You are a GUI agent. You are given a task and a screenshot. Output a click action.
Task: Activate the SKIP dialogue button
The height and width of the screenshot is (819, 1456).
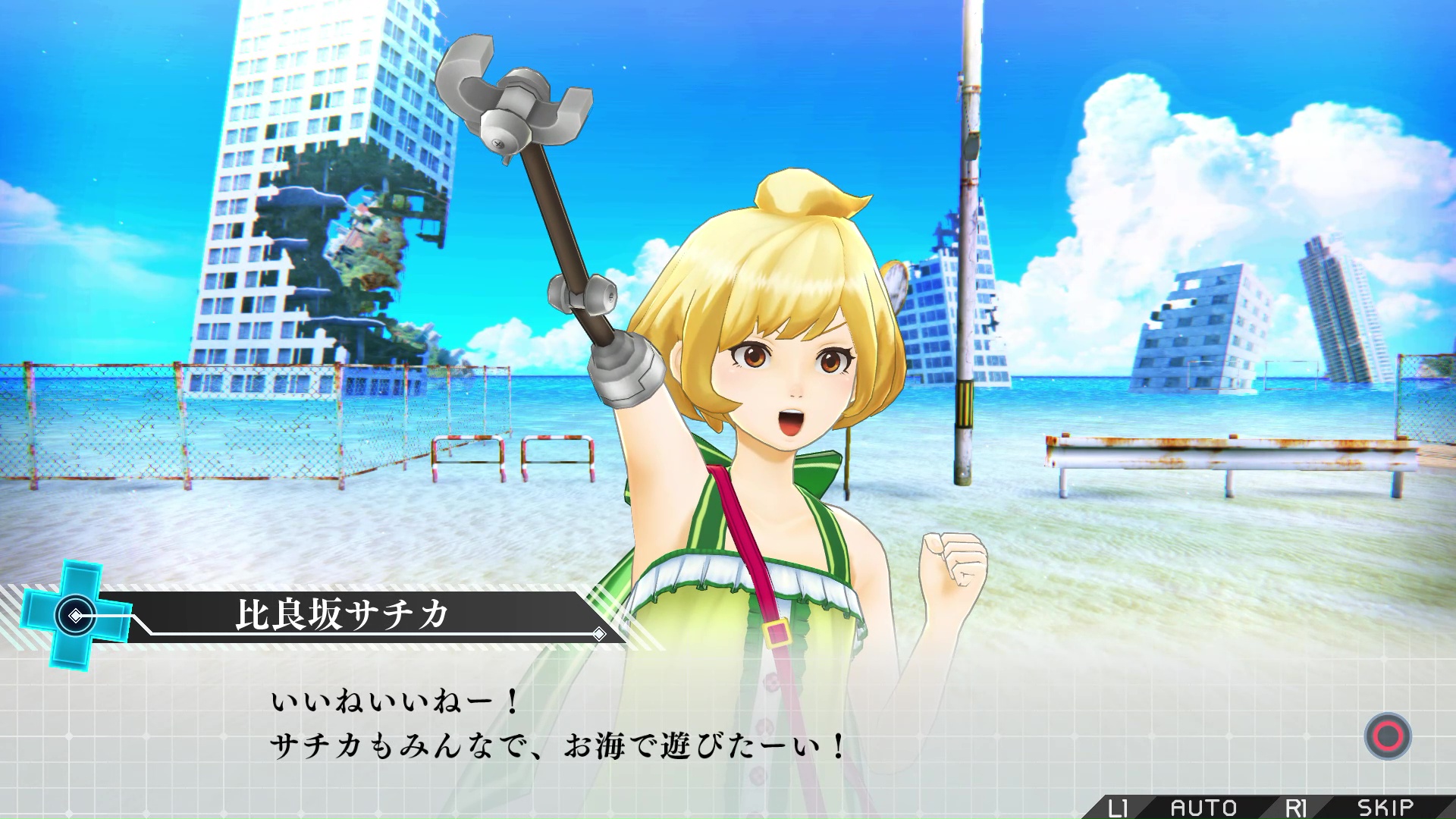click(x=1385, y=808)
